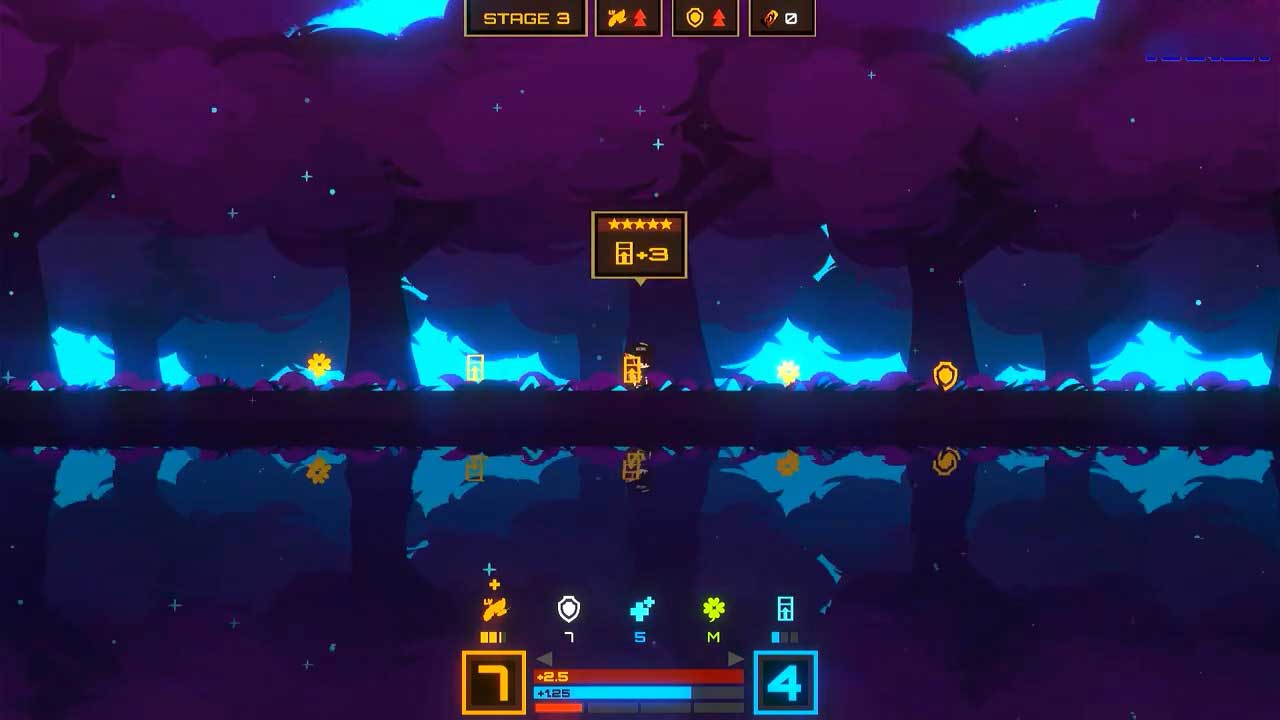Image resolution: width=1280 pixels, height=720 pixels.
Task: Choose the five-star door +3 reward popup
Action: (x=639, y=245)
